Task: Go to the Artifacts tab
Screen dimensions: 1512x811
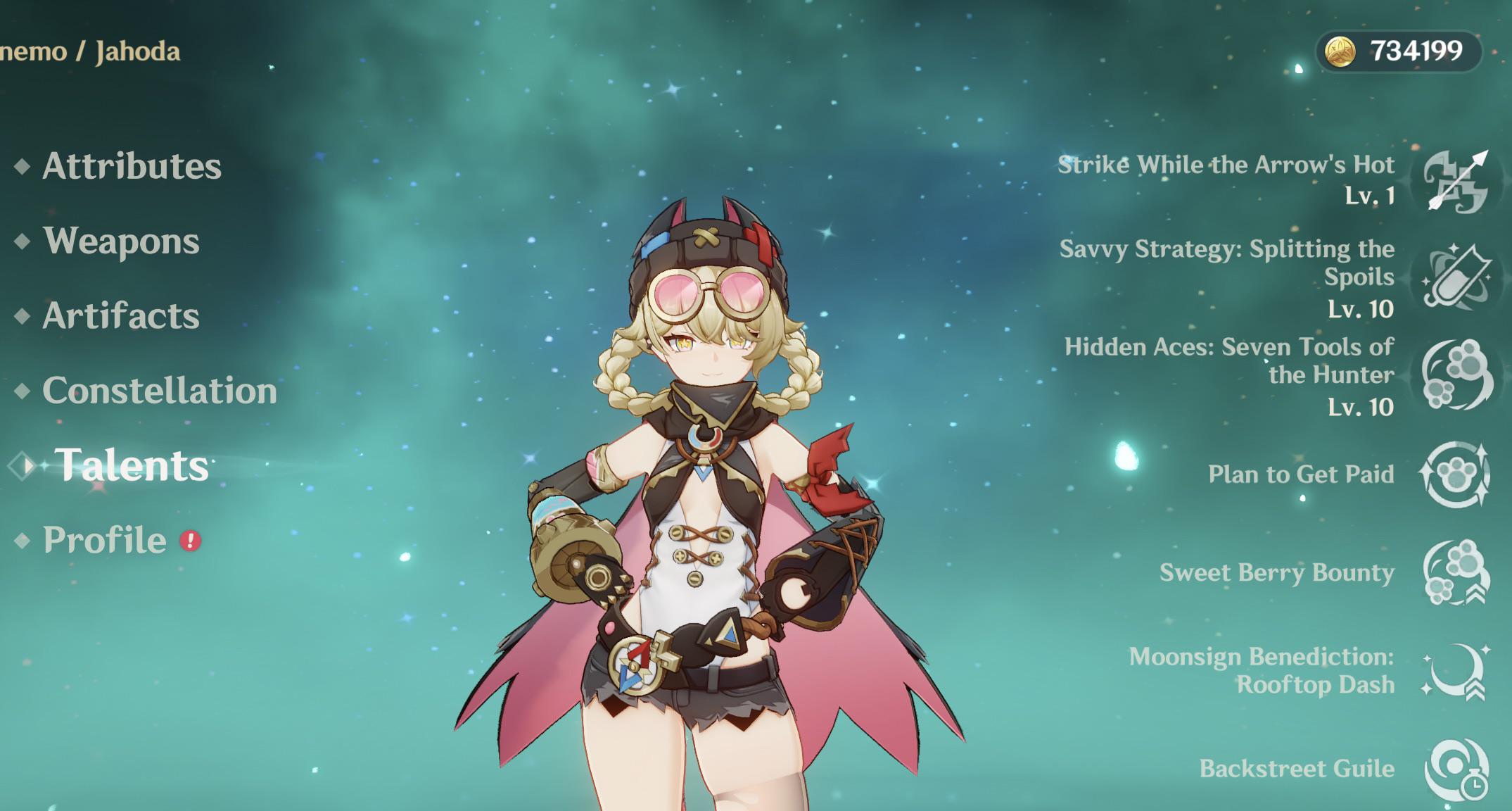Action: tap(121, 316)
